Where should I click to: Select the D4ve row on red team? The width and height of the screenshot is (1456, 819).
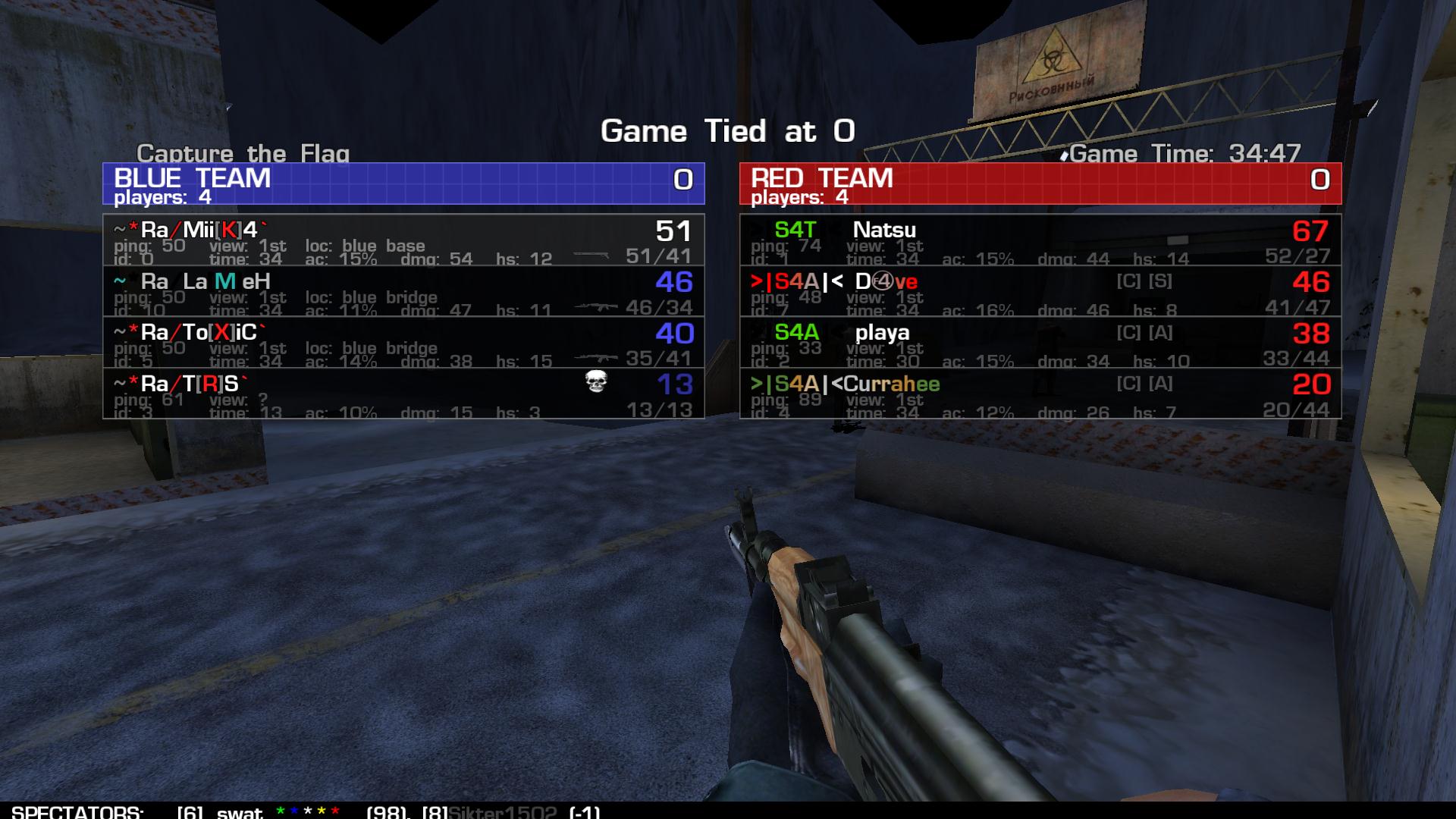tap(1040, 291)
